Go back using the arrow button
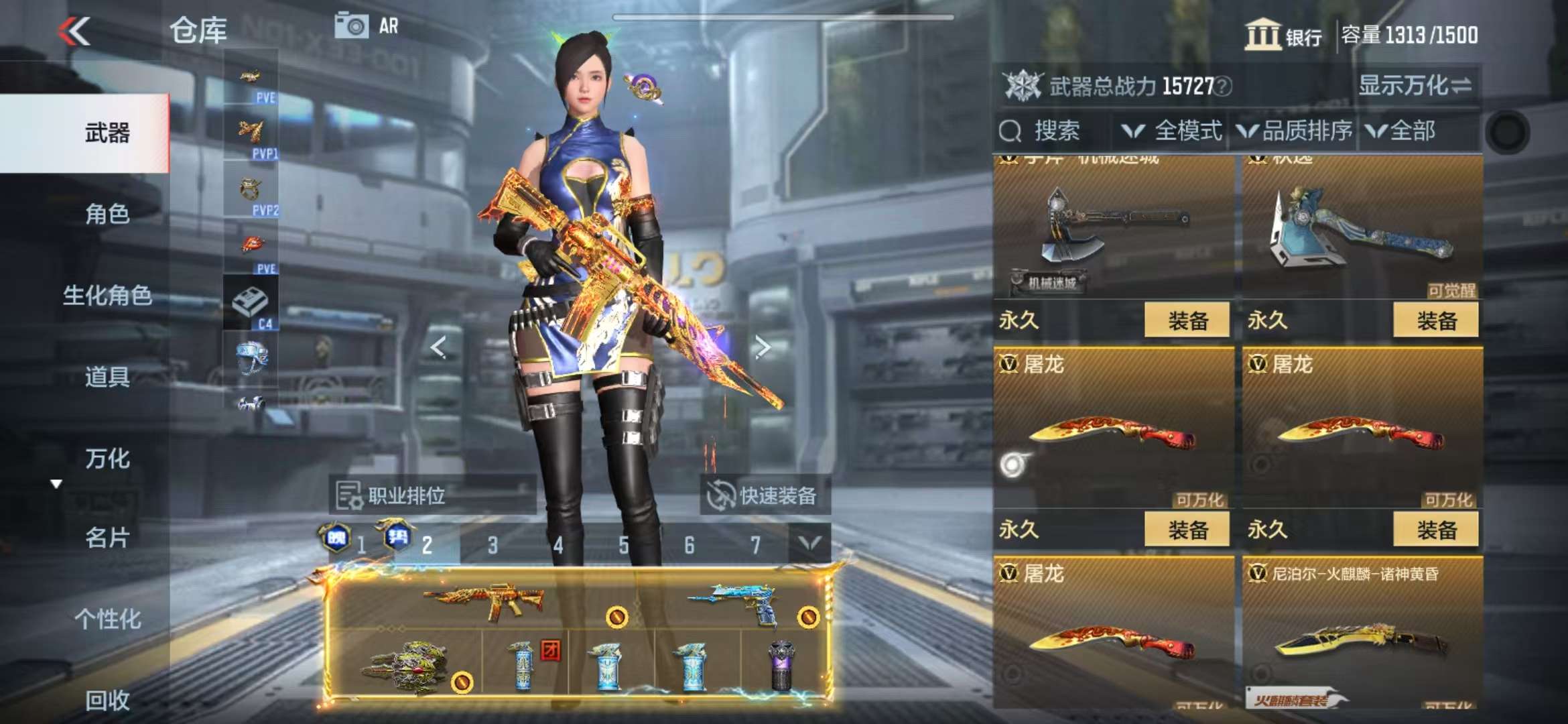Viewport: 1568px width, 724px height. 74,31
